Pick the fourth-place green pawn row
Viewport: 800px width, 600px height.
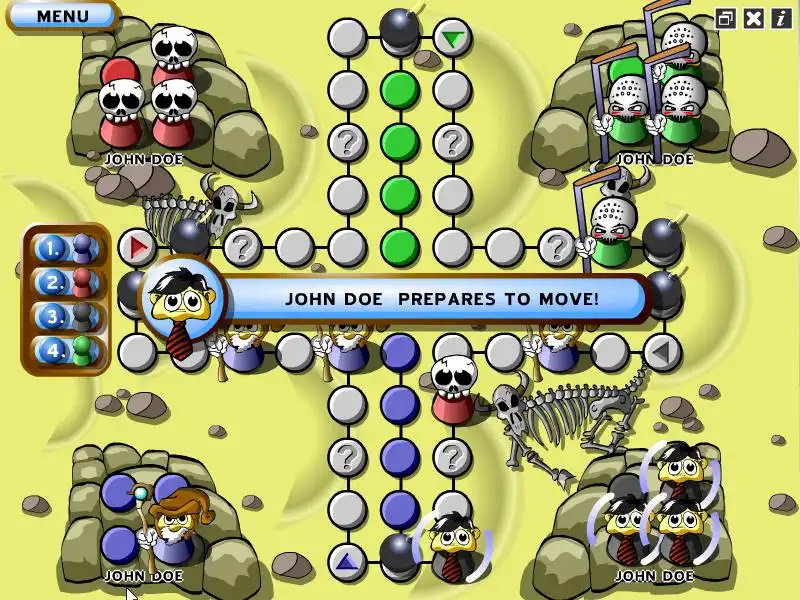(66, 351)
